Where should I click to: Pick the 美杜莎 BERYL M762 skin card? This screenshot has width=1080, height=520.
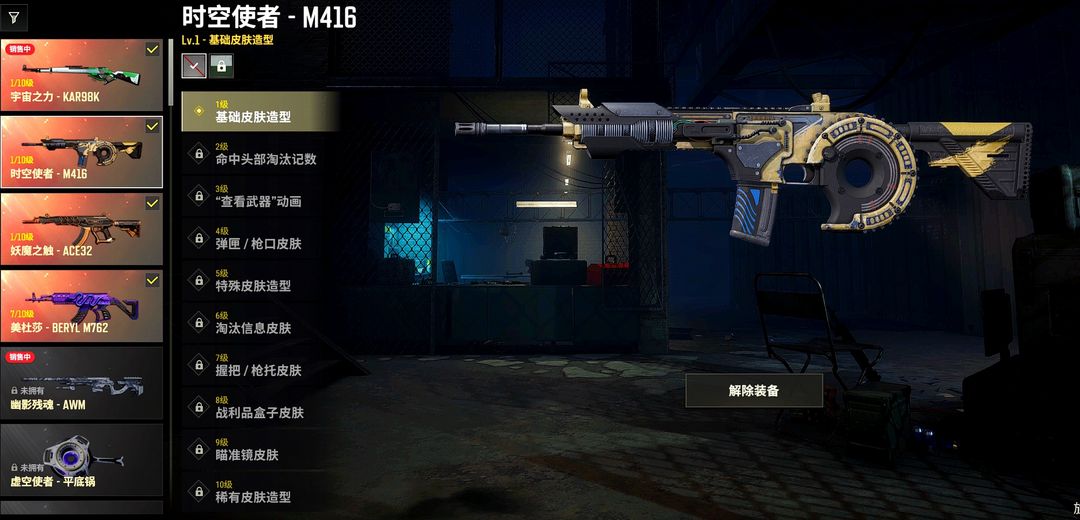click(x=82, y=306)
